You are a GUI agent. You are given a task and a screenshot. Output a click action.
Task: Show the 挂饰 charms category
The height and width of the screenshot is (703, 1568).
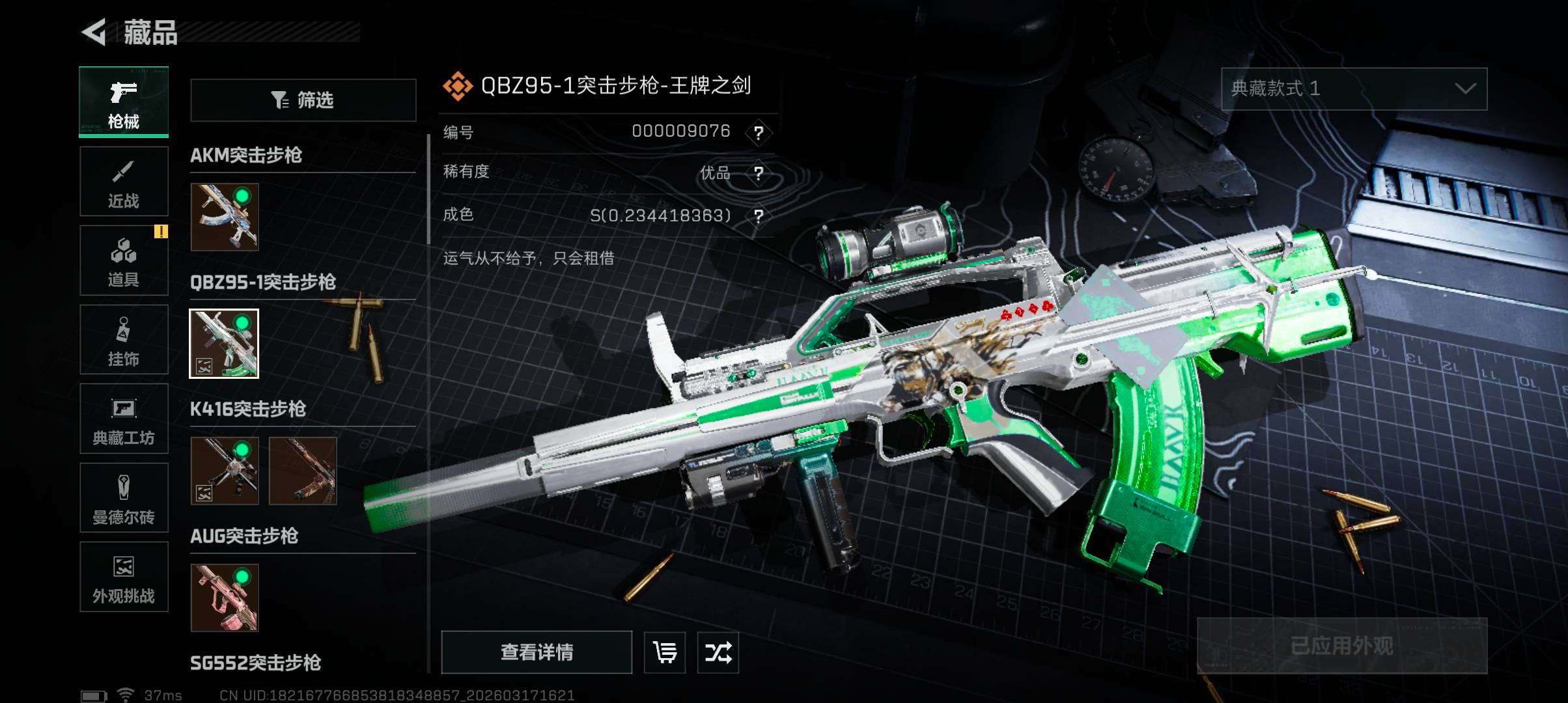(124, 340)
